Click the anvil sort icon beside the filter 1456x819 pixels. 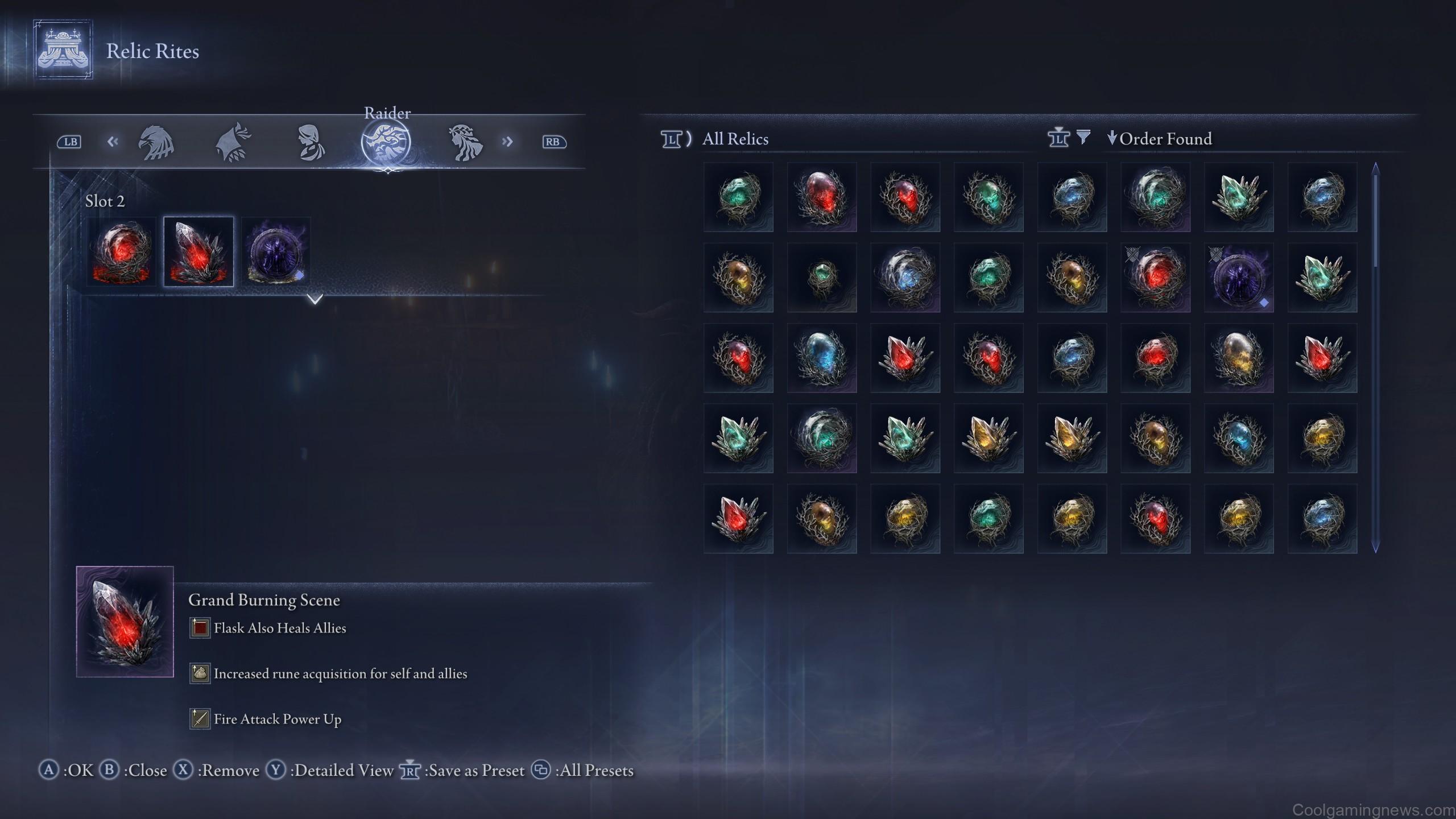pyautogui.click(x=1059, y=138)
